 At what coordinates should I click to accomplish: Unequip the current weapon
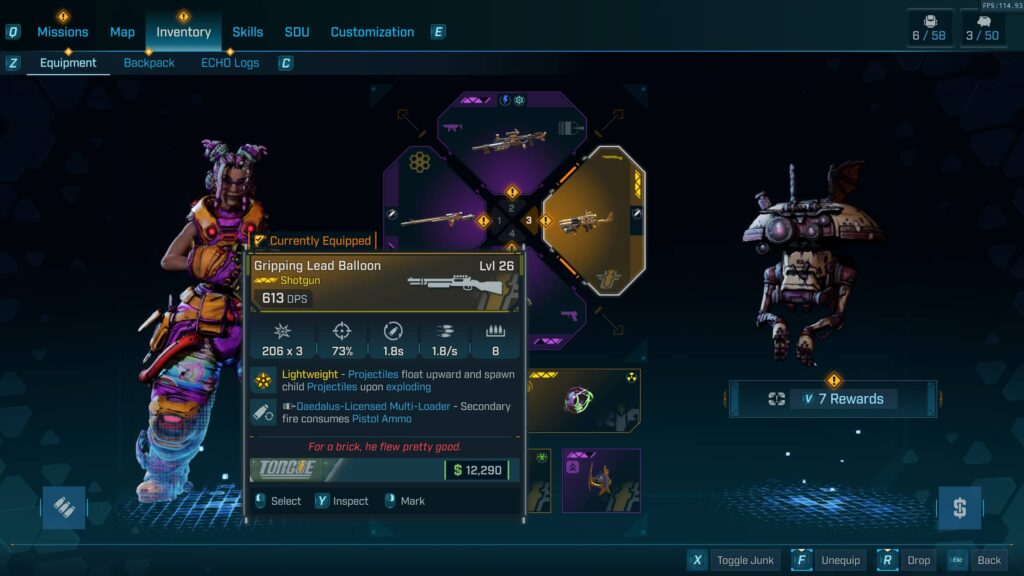(830, 560)
